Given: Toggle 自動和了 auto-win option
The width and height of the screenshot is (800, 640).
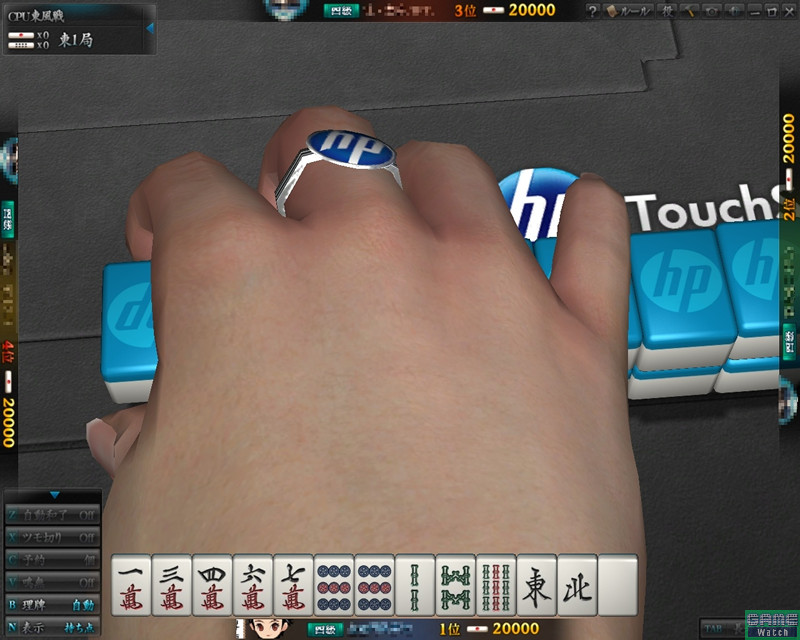Looking at the screenshot, I should [x=53, y=515].
